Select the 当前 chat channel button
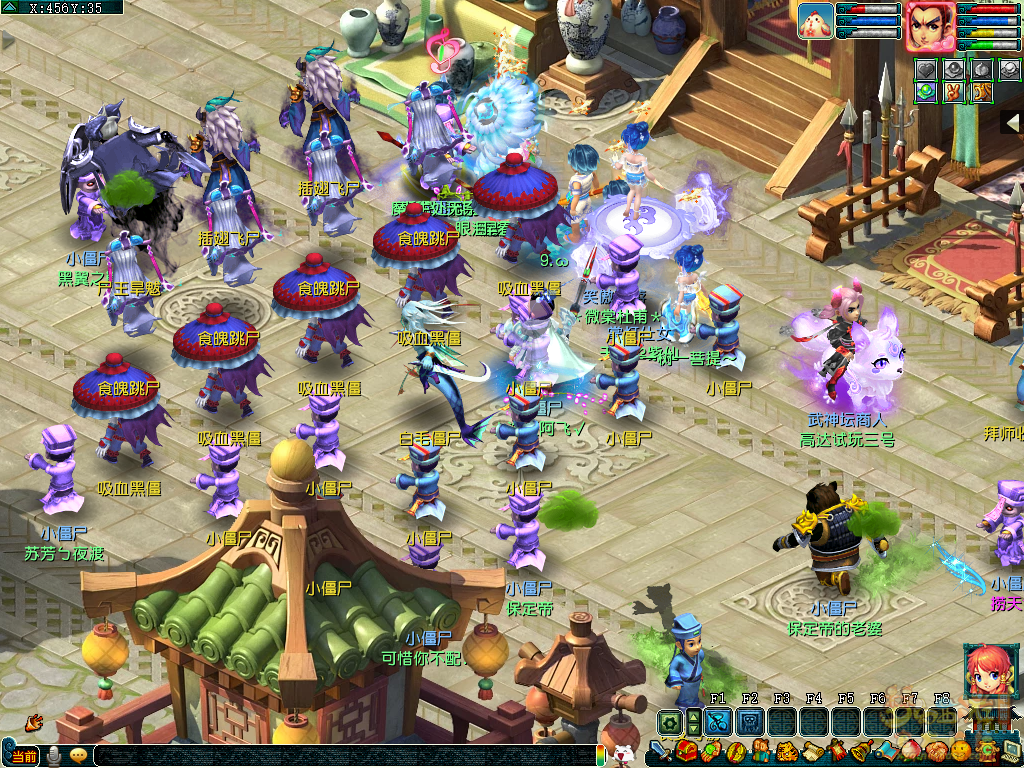The image size is (1024, 768). click(22, 757)
